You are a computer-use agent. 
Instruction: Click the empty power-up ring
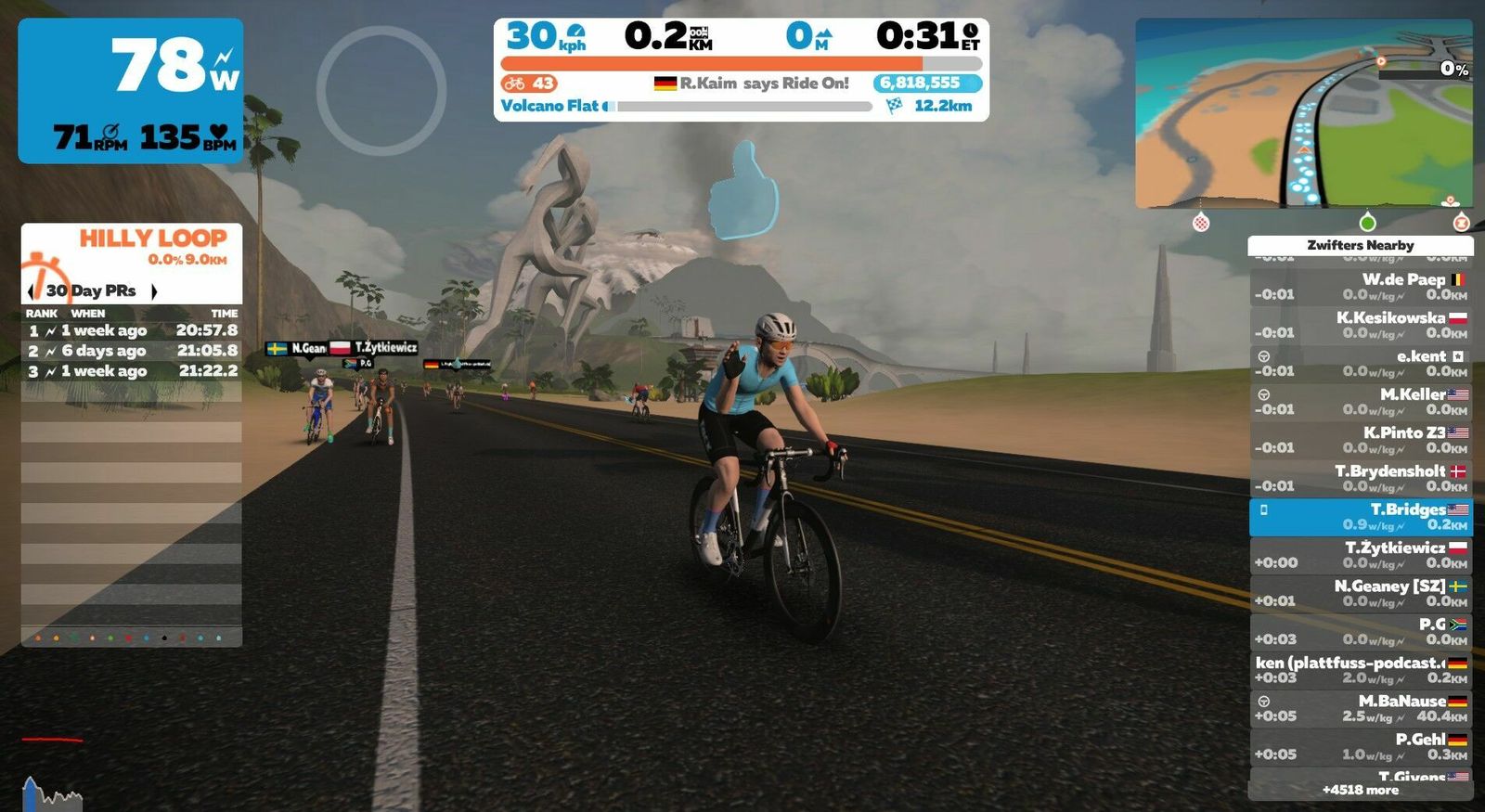[381, 90]
